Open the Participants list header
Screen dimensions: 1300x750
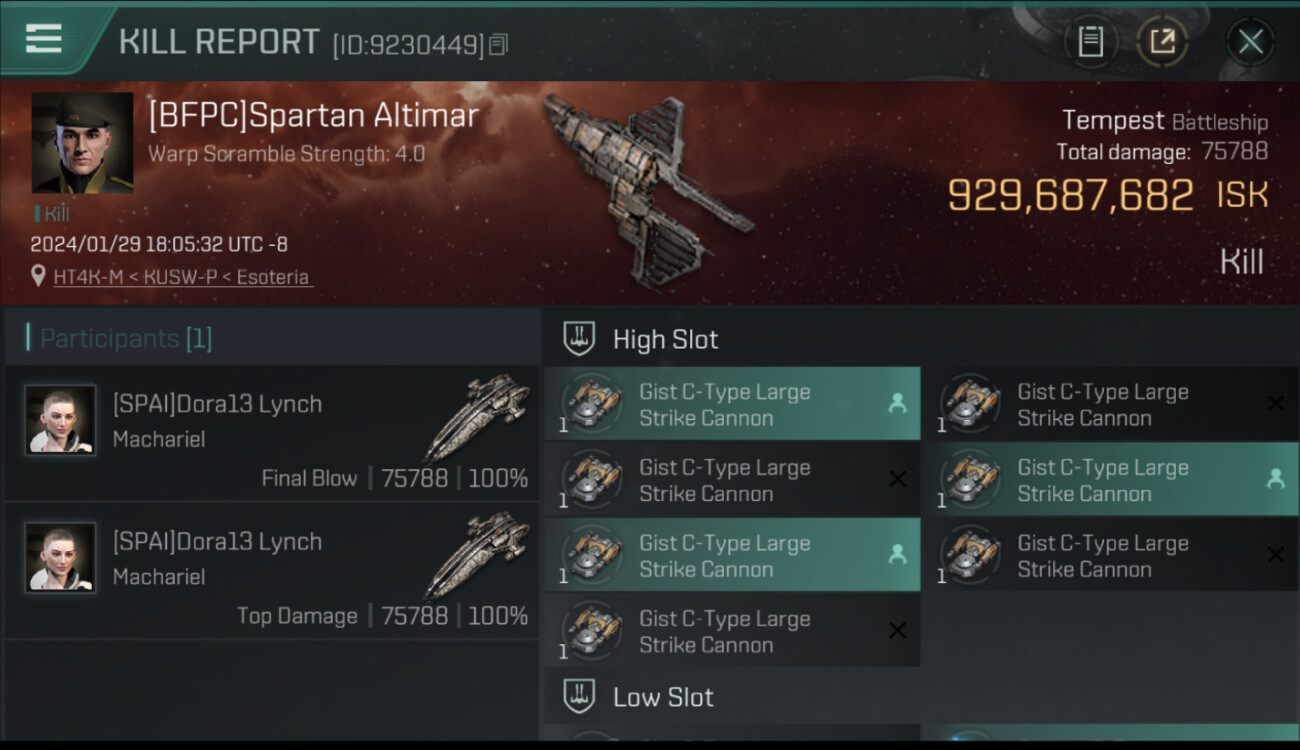125,338
